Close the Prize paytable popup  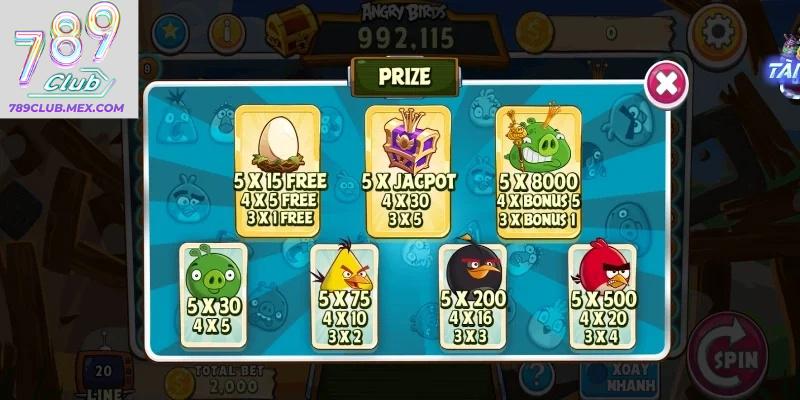(665, 84)
